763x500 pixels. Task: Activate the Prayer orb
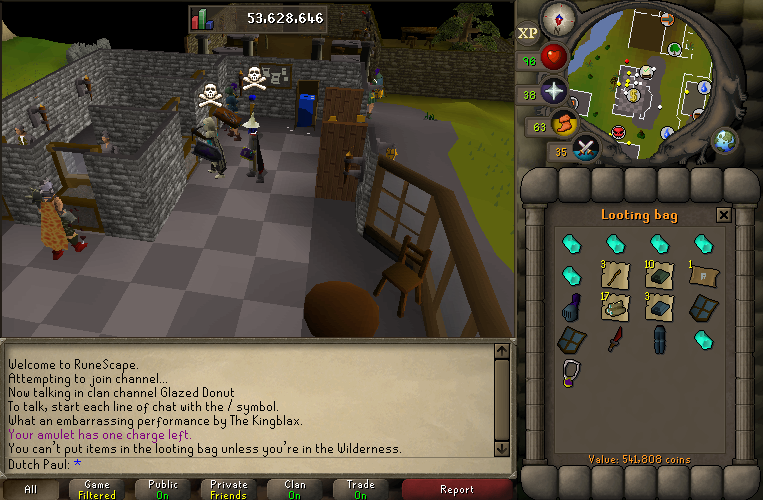click(553, 91)
